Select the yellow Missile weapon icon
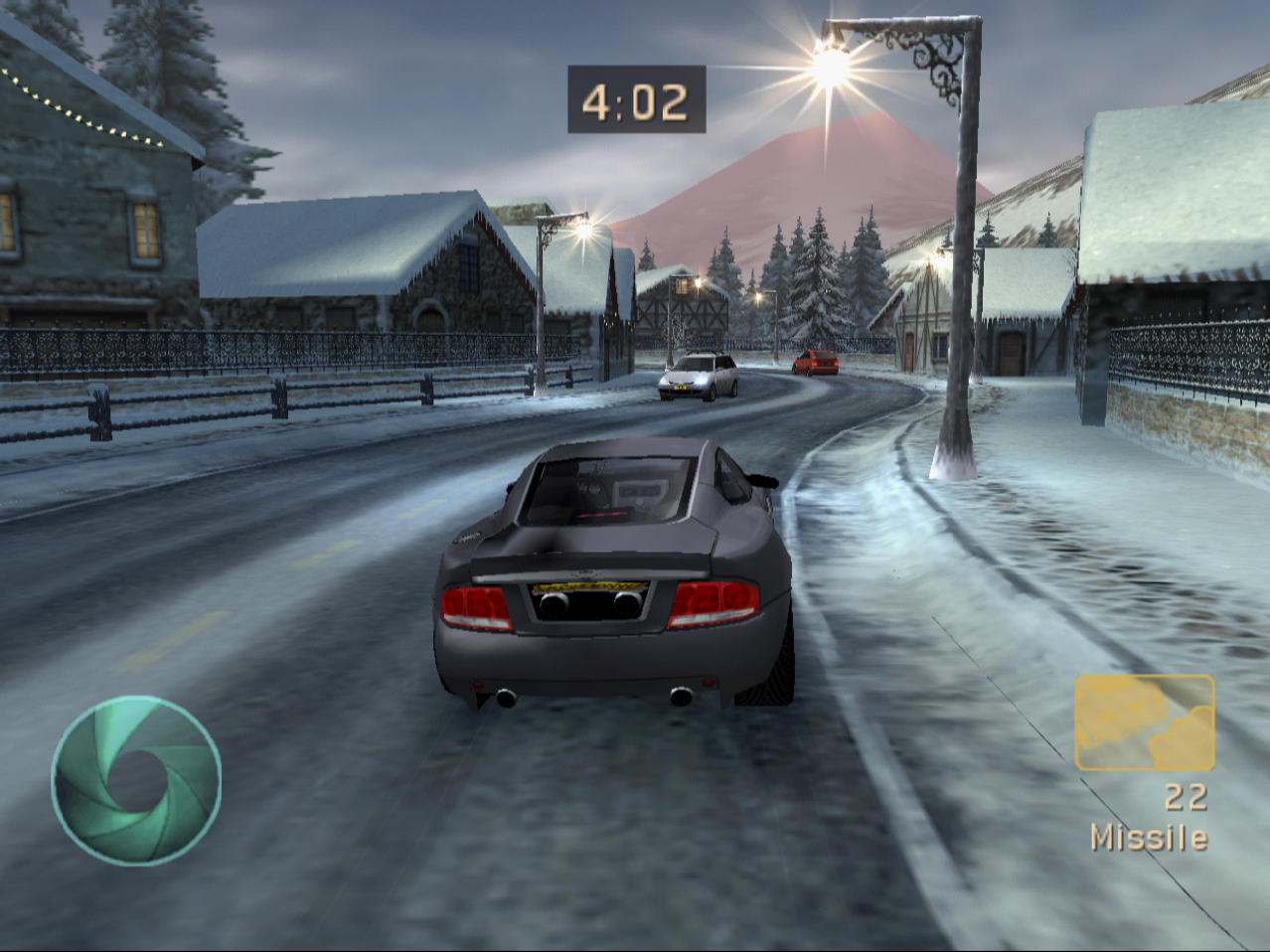1270x952 pixels. pyautogui.click(x=1144, y=722)
